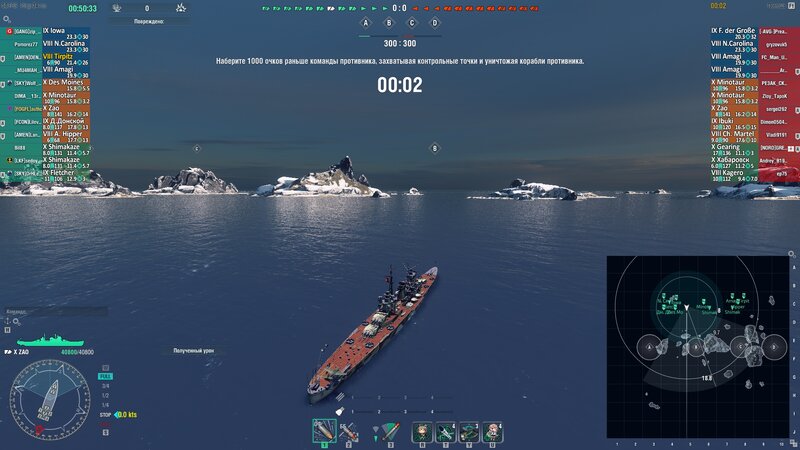Set engine telegraph to STOP
Viewport: 800px width, 450px height.
pyautogui.click(x=106, y=414)
